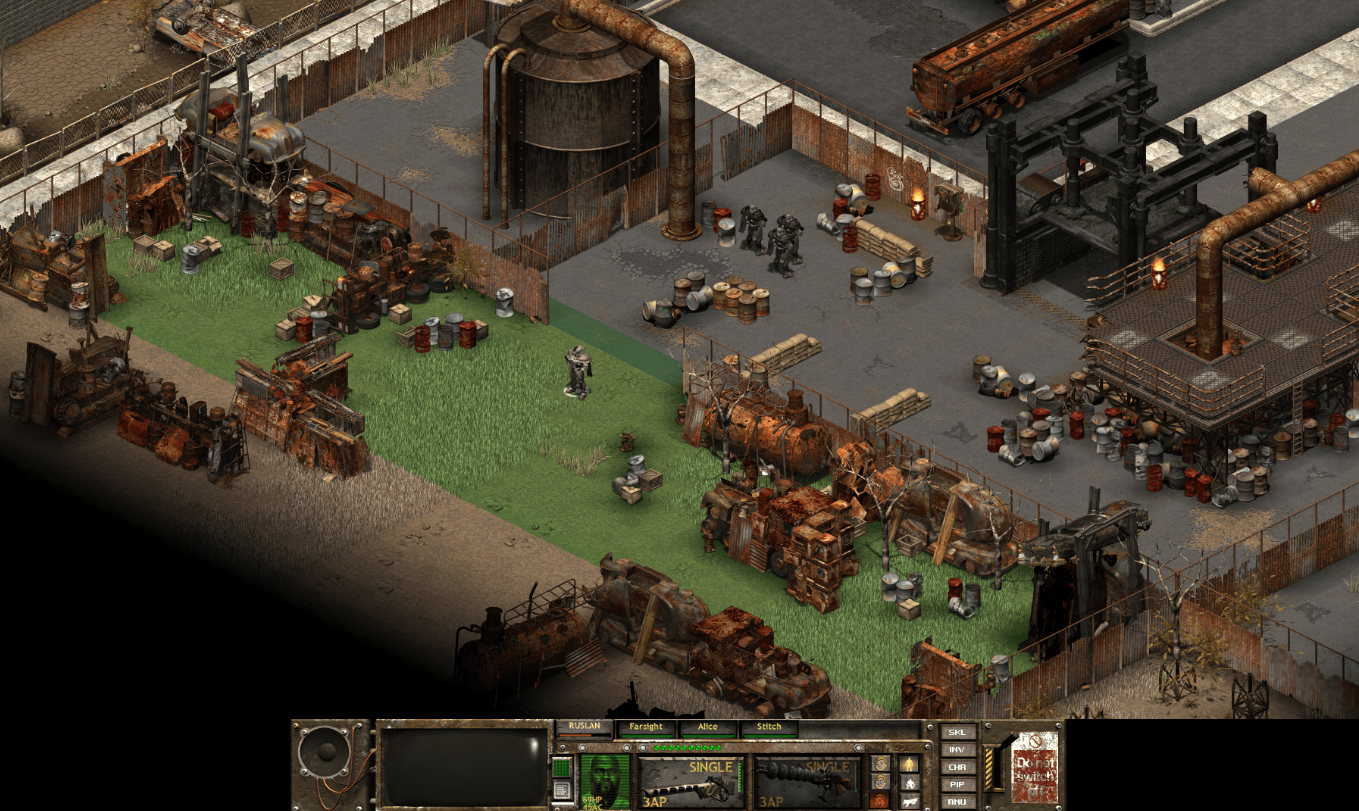Click Ruslan's green character portrait

pos(605,781)
